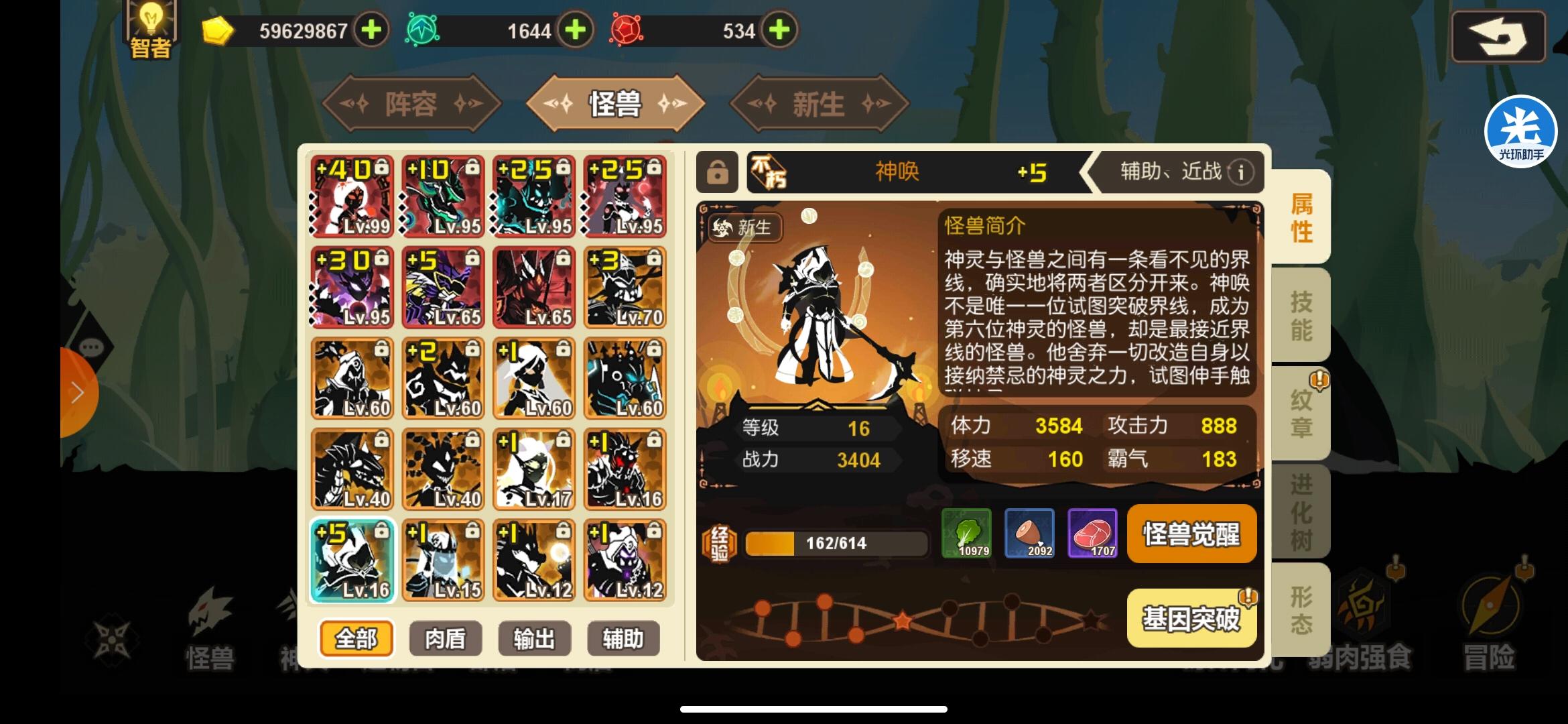The width and height of the screenshot is (1568, 724).
Task: Select the 输出 filter option
Action: tap(533, 638)
